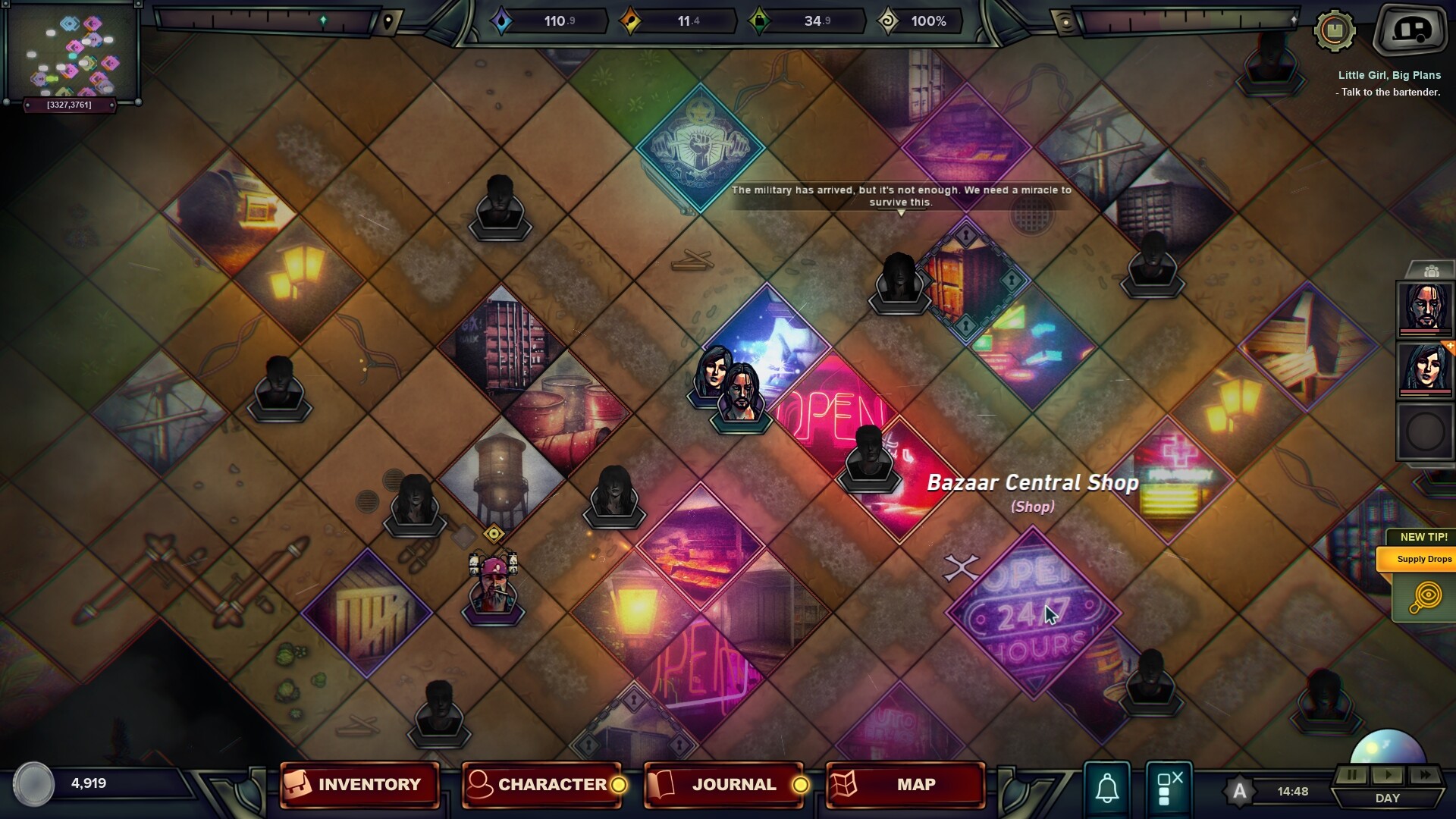The image size is (1456, 819).
Task: Click the group icon above the character portraits
Action: [1430, 269]
